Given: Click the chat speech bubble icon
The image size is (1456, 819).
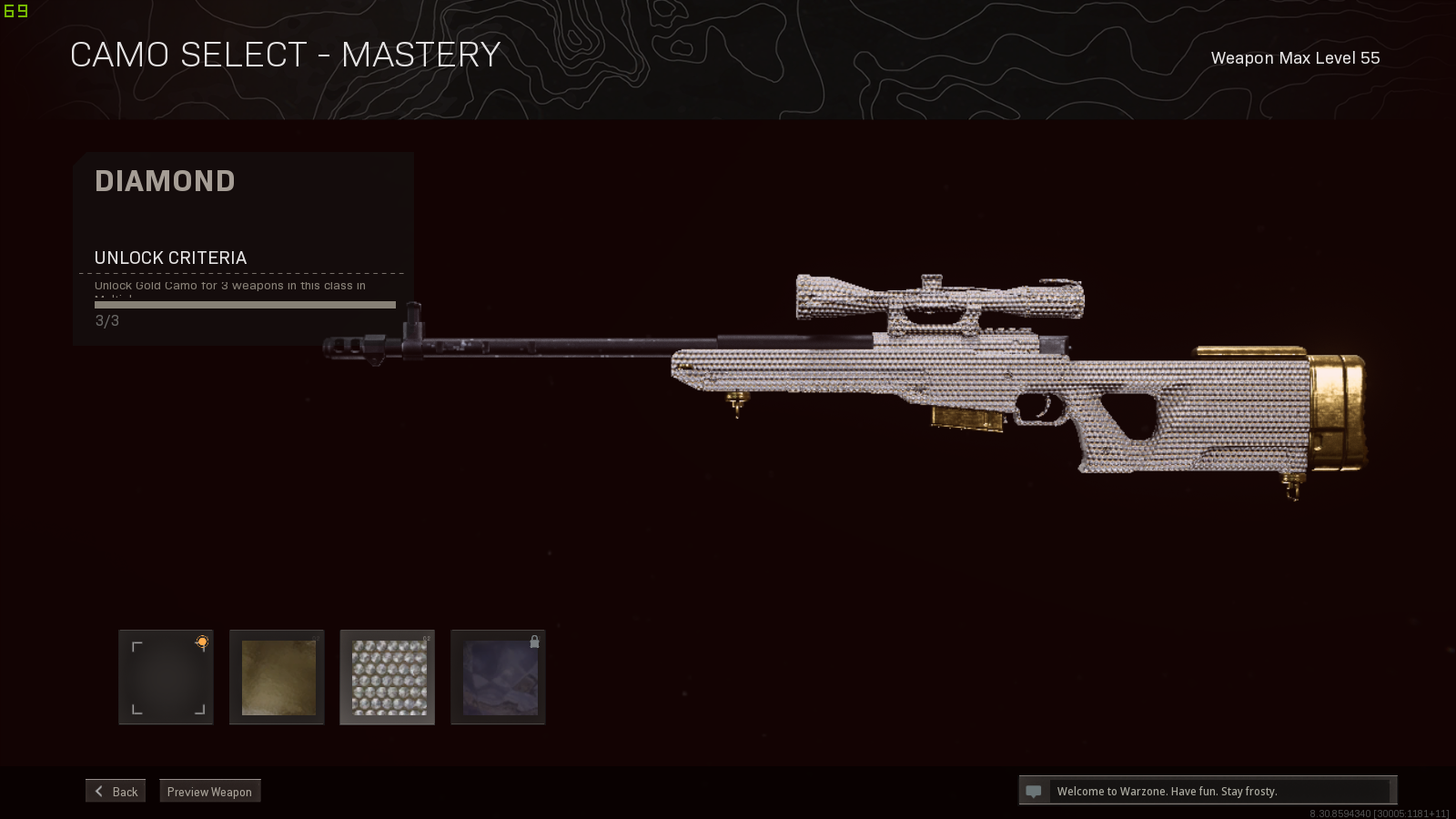Looking at the screenshot, I should coord(1034,791).
